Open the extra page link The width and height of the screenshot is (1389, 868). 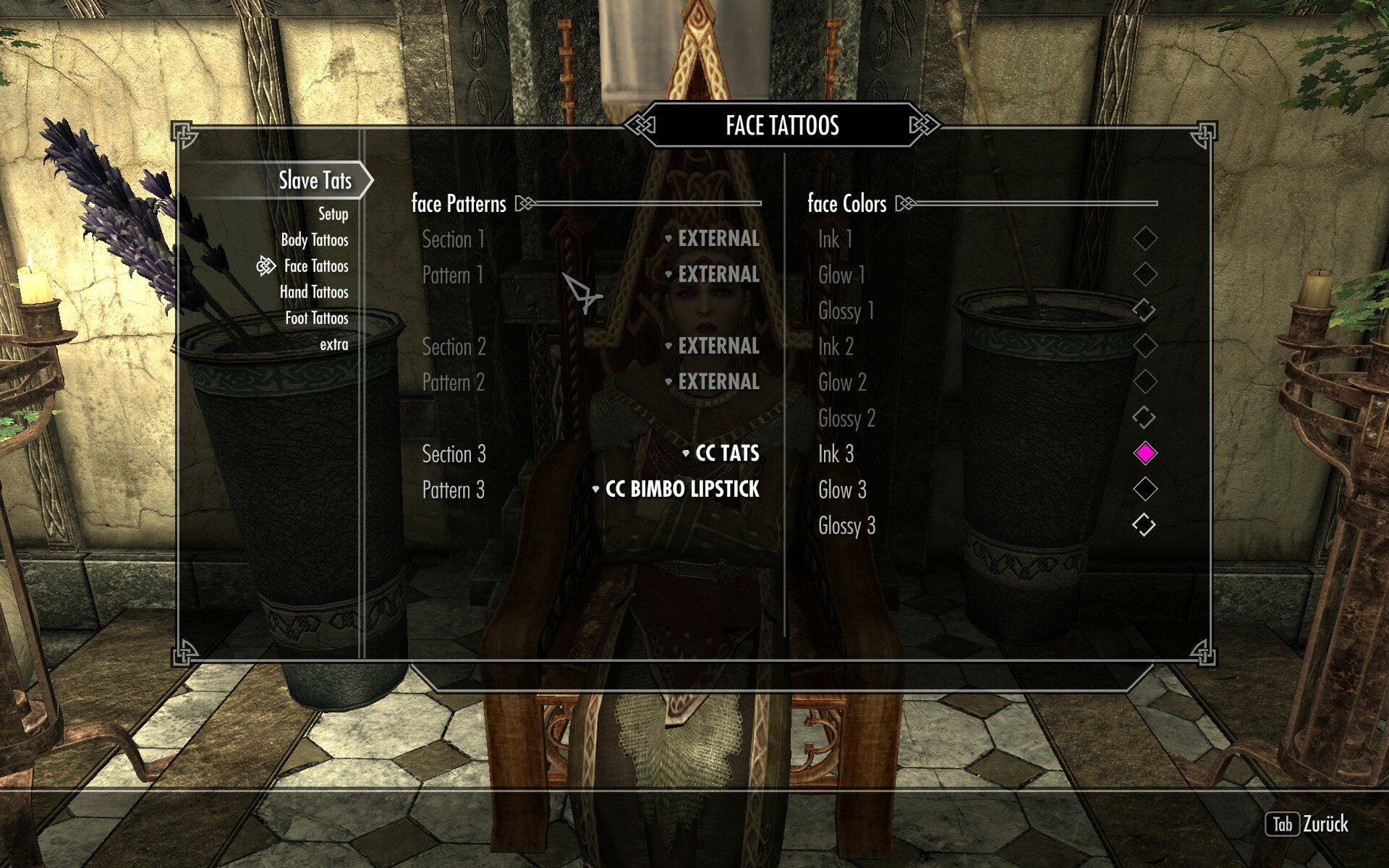[334, 344]
